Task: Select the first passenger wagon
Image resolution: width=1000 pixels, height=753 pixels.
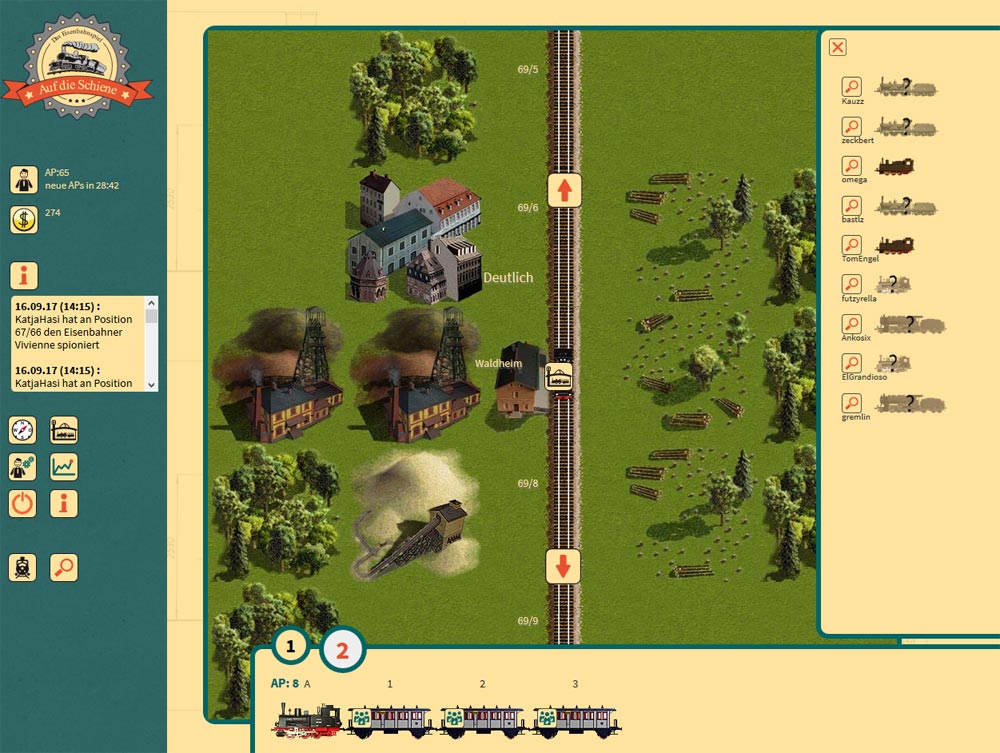Action: pyautogui.click(x=389, y=720)
